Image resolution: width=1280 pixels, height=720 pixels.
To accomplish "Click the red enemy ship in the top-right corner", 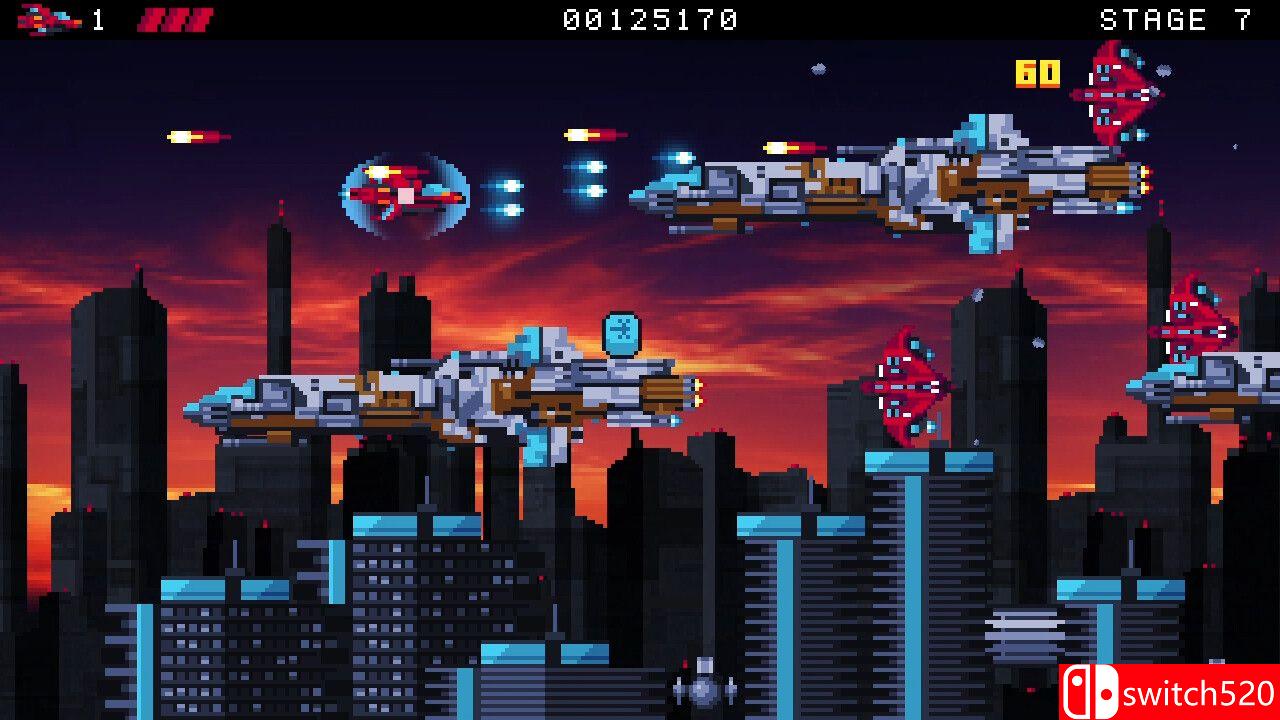I will (1113, 95).
